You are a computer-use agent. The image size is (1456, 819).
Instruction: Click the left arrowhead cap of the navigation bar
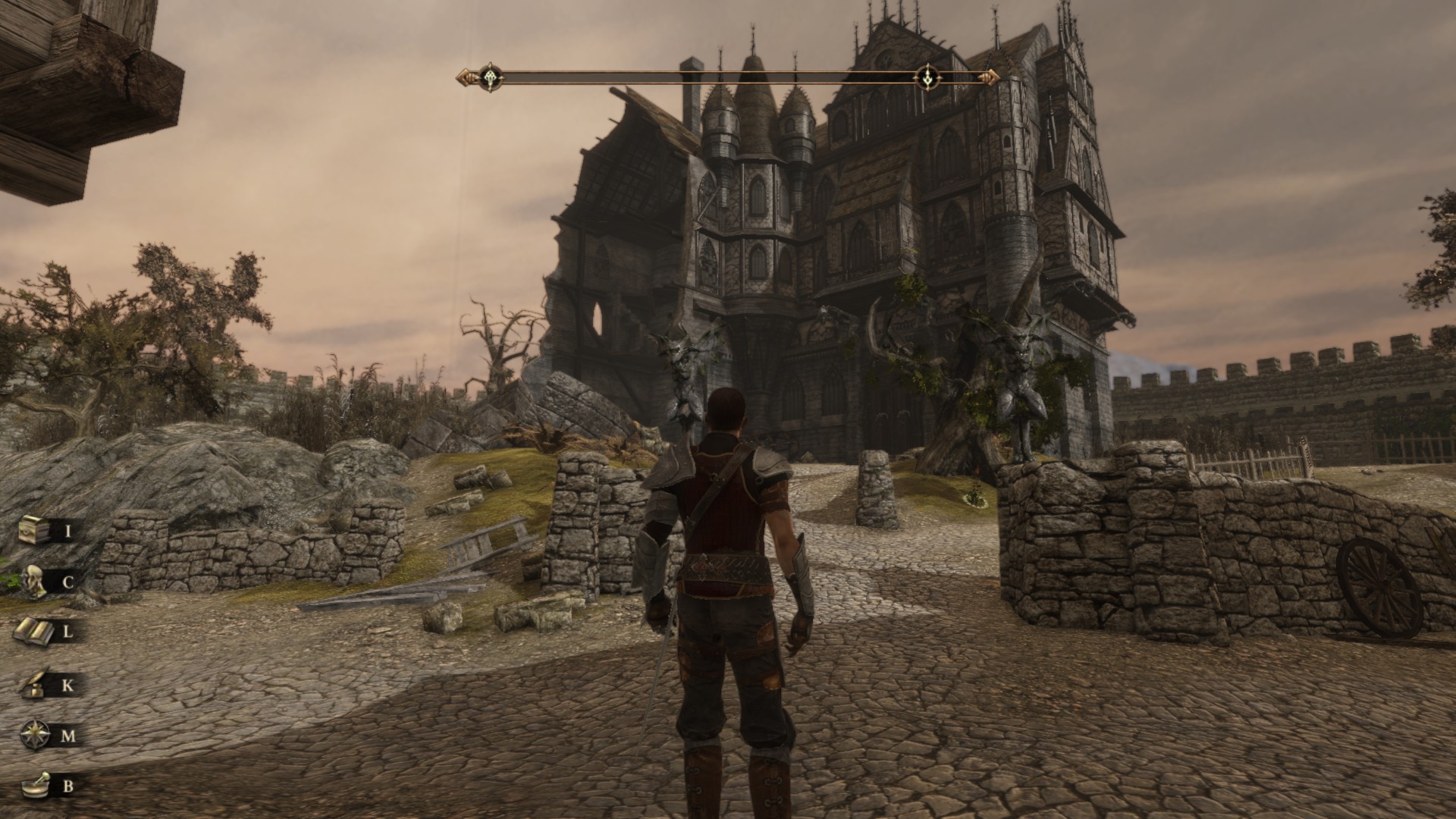click(464, 76)
